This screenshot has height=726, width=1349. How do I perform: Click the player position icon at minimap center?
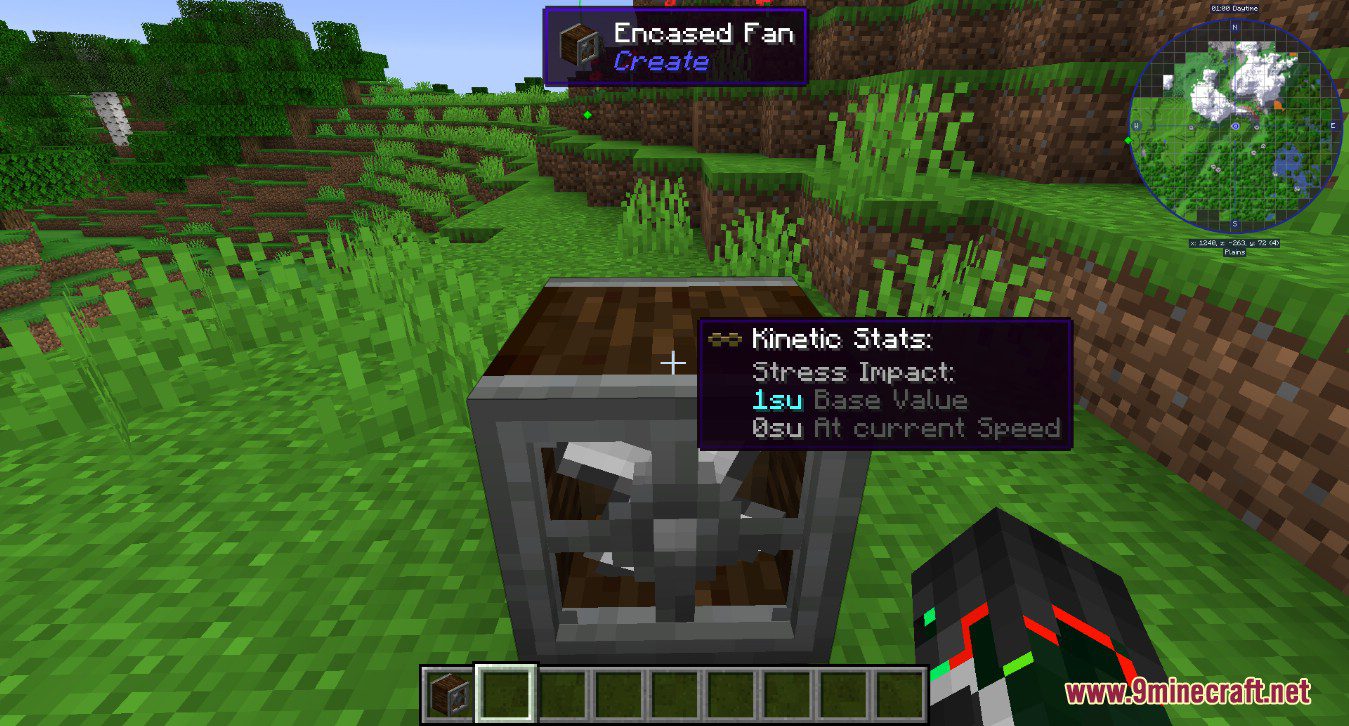coord(1235,126)
